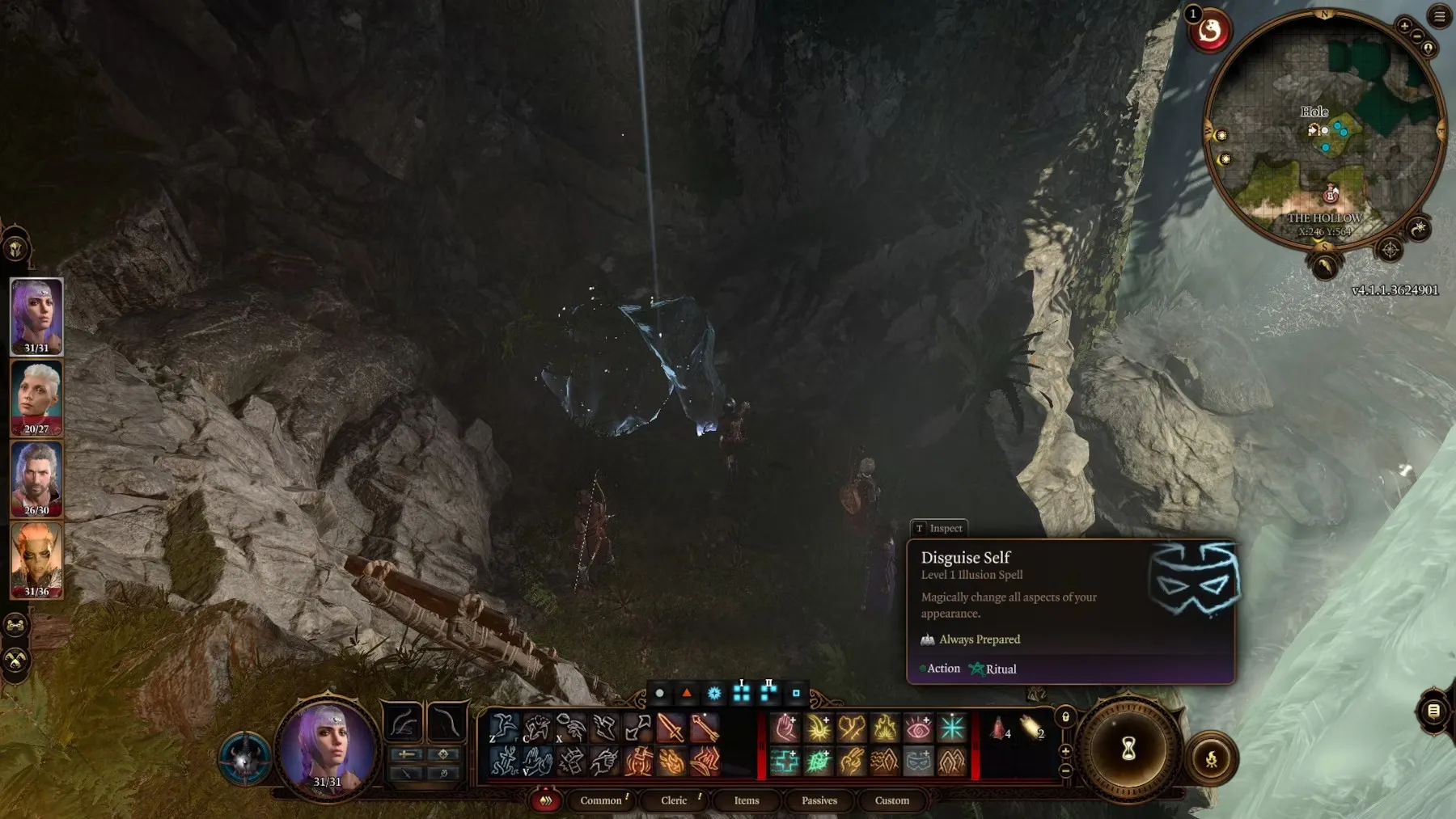Switch to the Common hotbar tab
The image size is (1456, 819).
[601, 800]
